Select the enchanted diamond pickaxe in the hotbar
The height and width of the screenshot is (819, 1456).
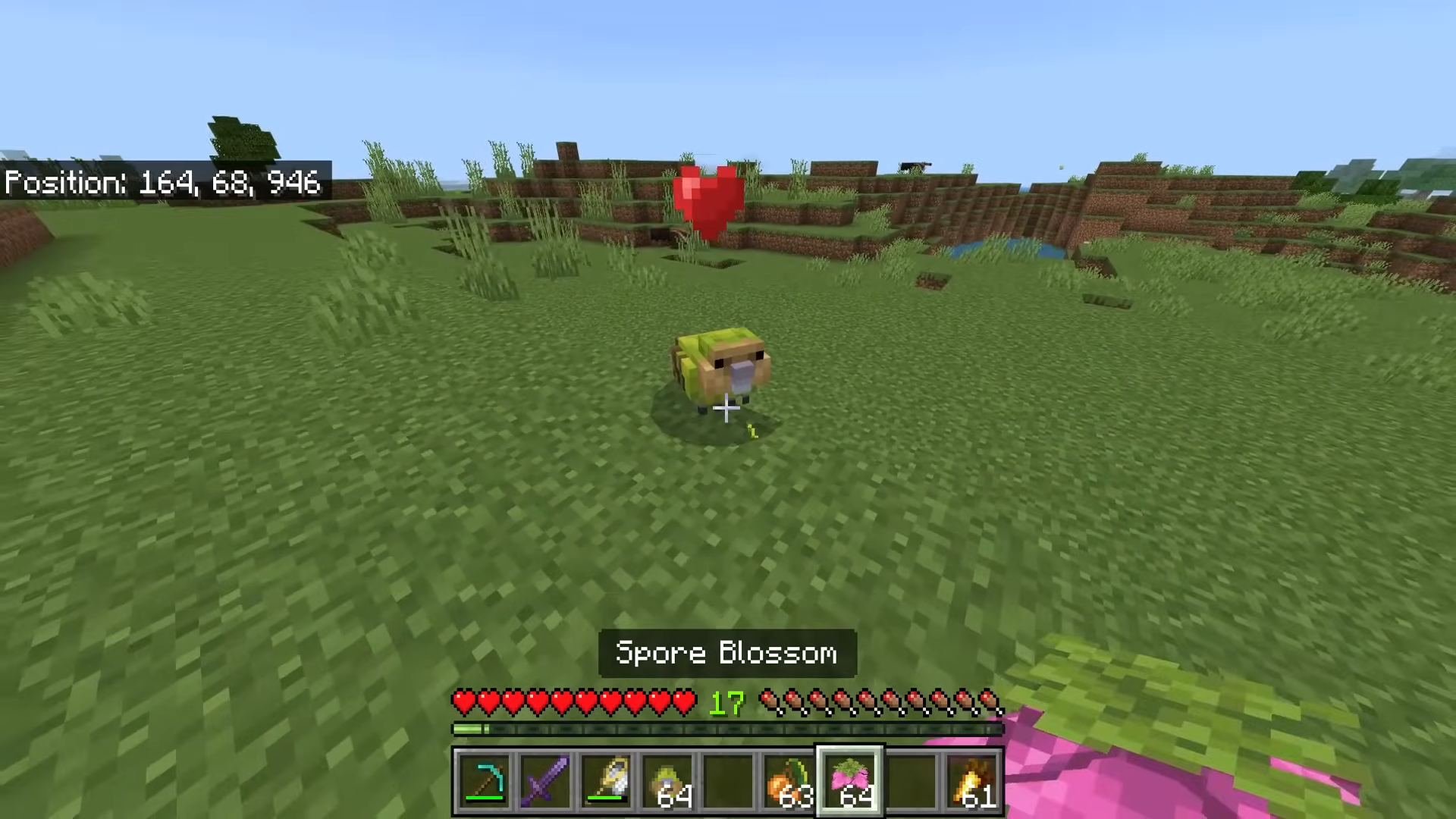485,780
